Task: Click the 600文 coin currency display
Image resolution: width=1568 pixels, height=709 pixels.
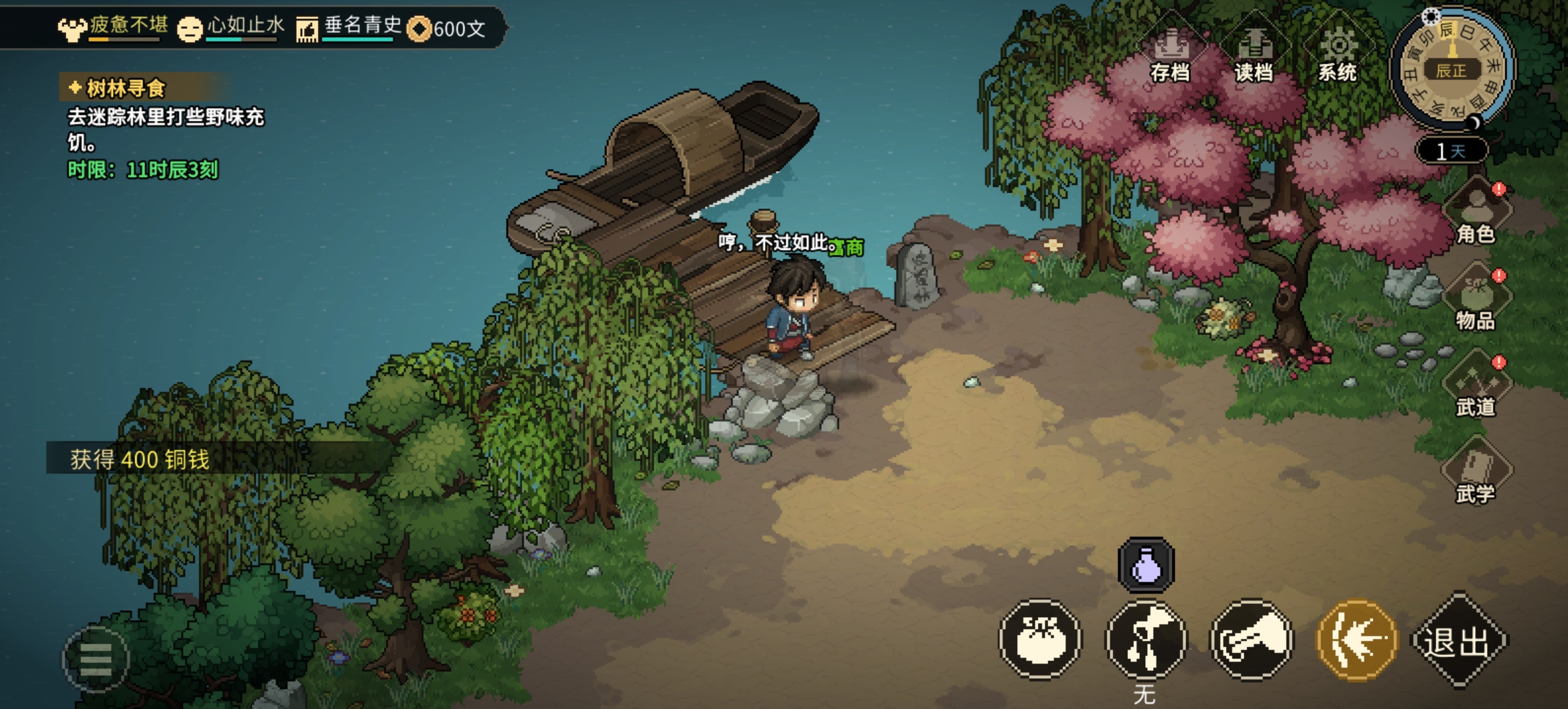Action: 447,29
